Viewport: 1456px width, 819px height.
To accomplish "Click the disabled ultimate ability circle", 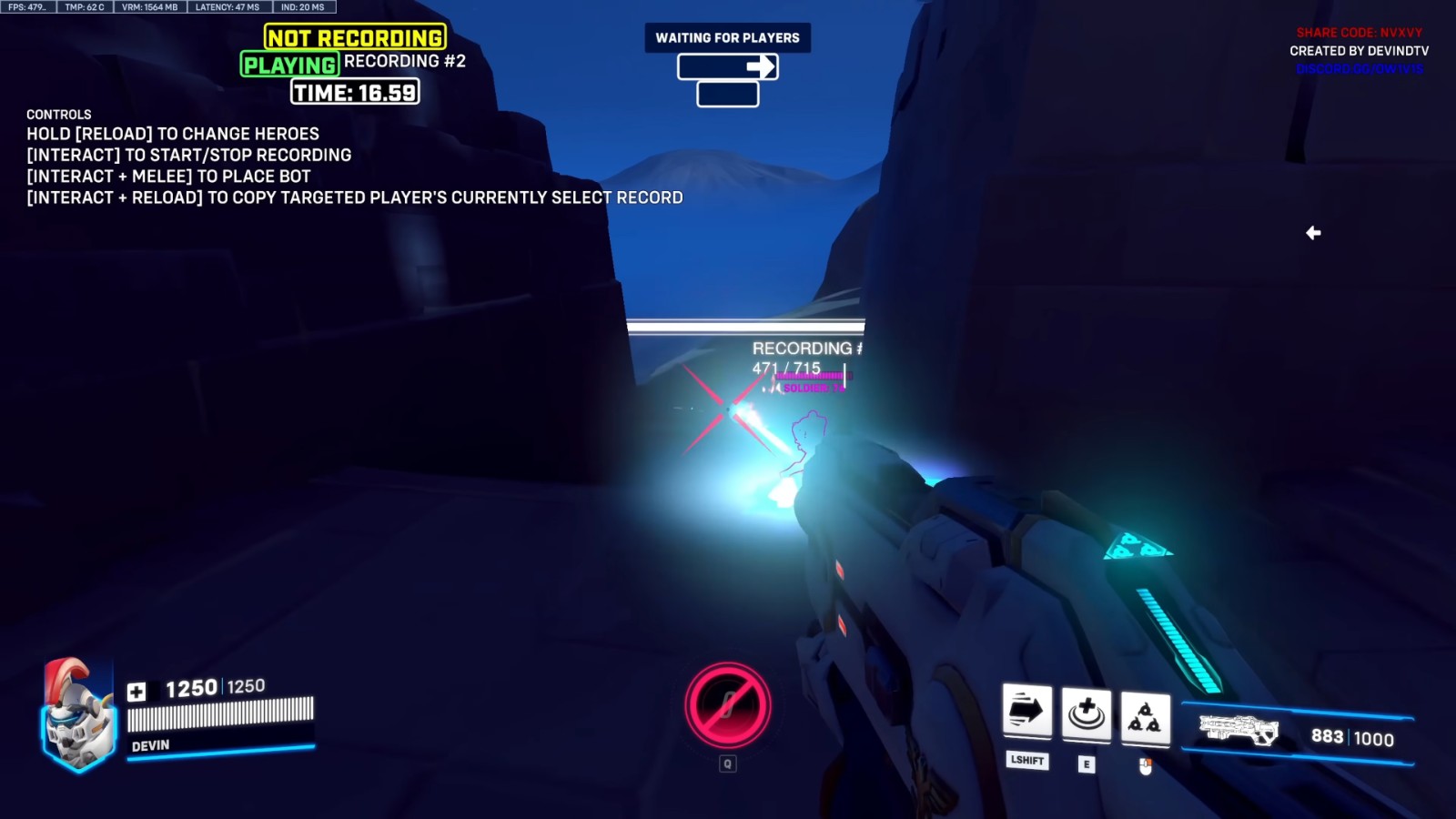I will coord(727,705).
